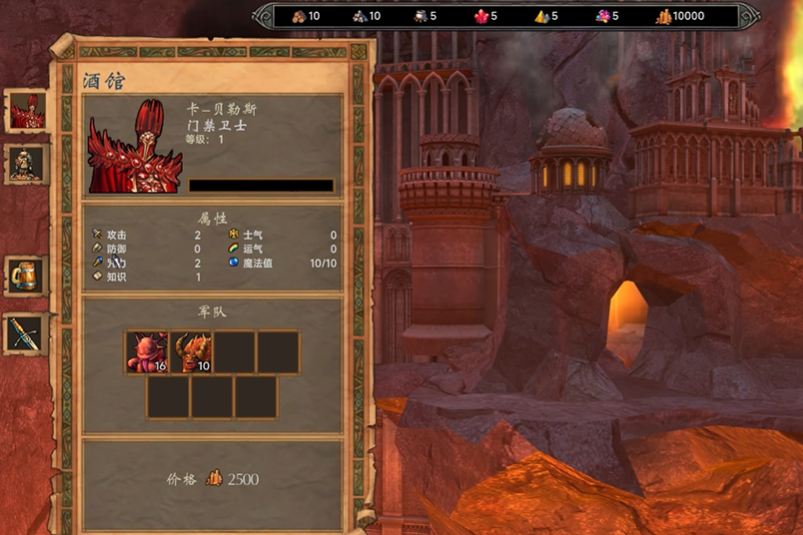Select the red demon hero portrait tab

tap(26, 111)
